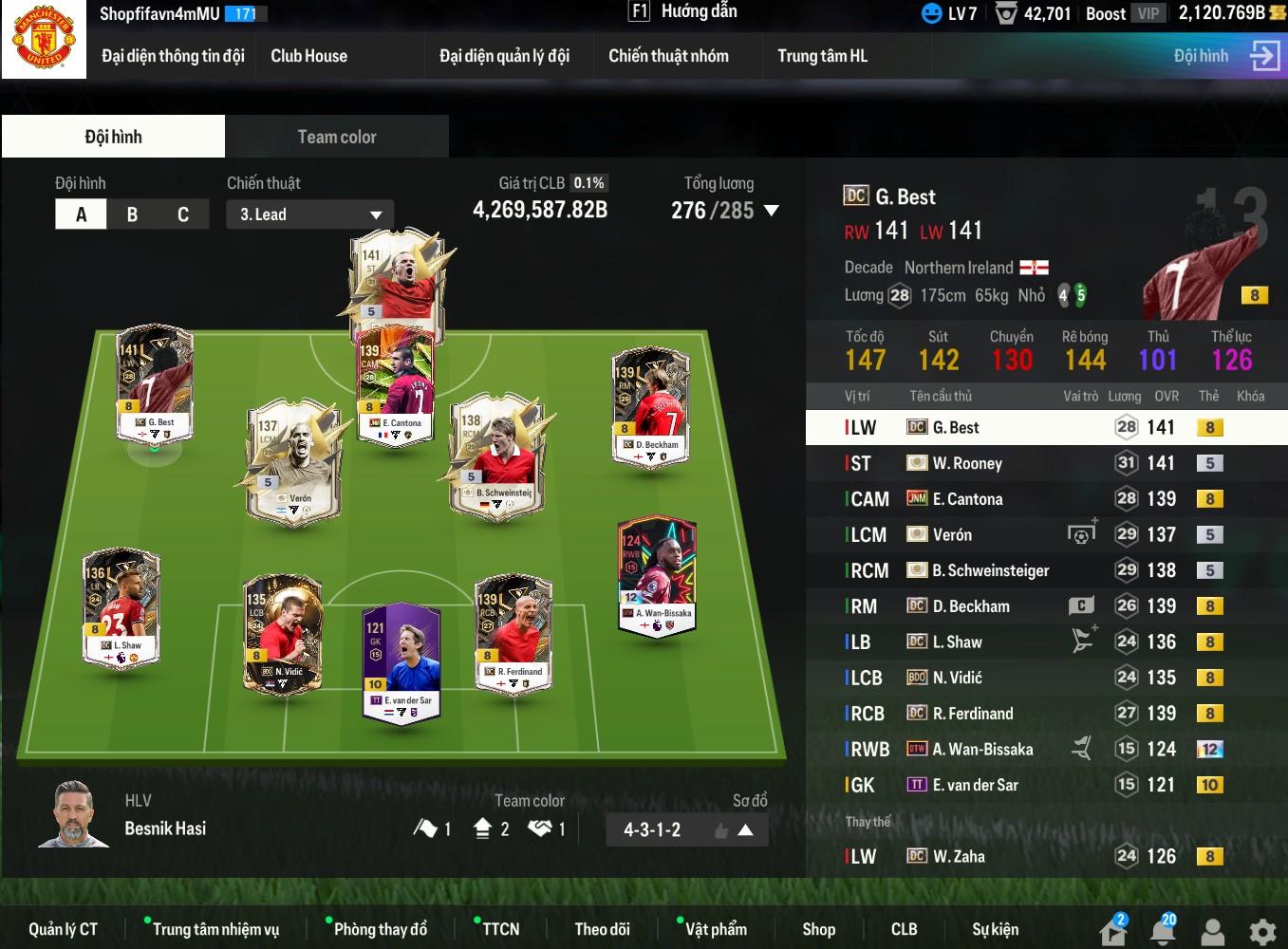Select substitute W. Zaha row
This screenshot has width=1288, height=949.
coord(1044,856)
